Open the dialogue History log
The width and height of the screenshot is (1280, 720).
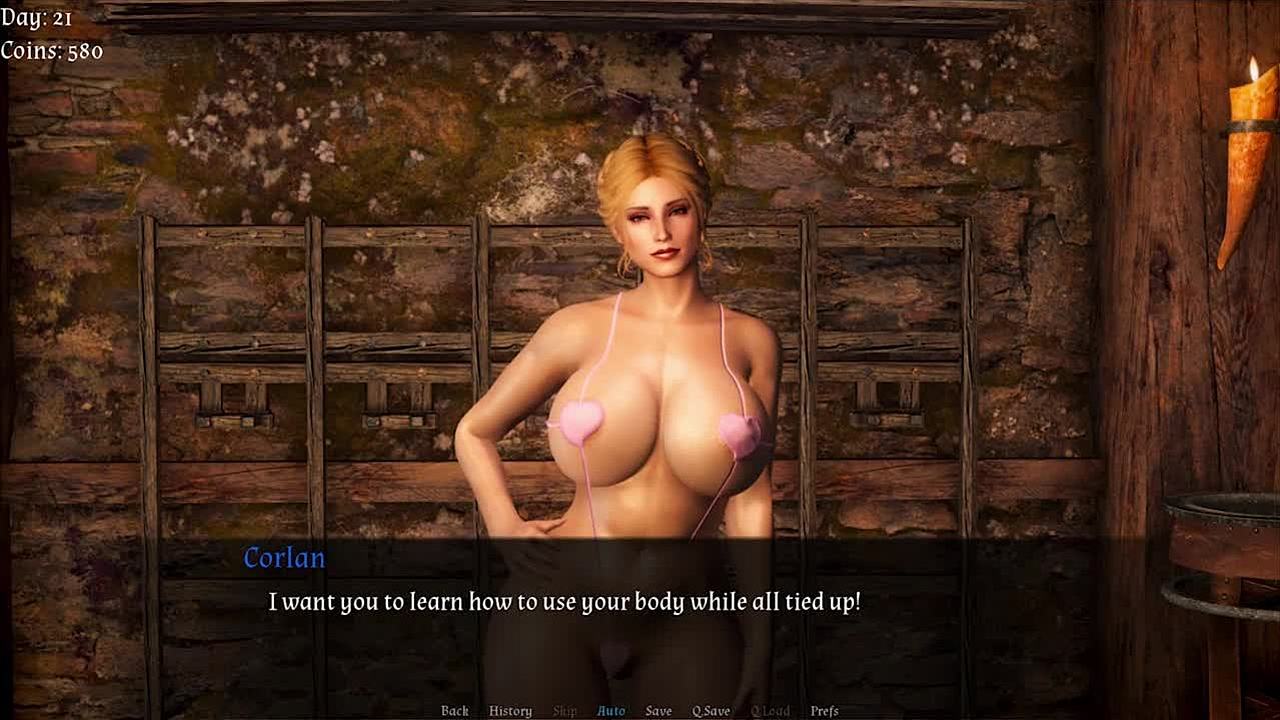tap(510, 711)
